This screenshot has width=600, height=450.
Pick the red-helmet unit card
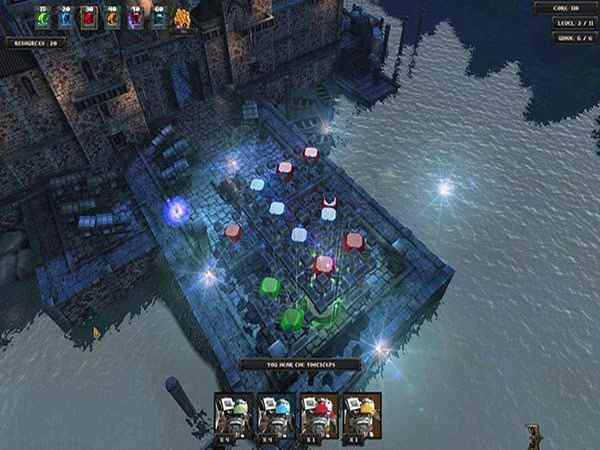(x=319, y=415)
